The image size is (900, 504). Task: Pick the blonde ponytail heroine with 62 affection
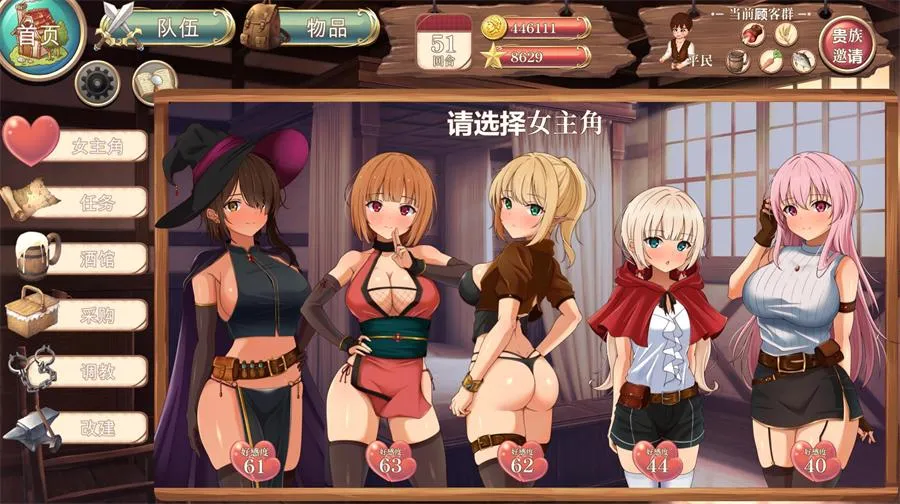520,310
